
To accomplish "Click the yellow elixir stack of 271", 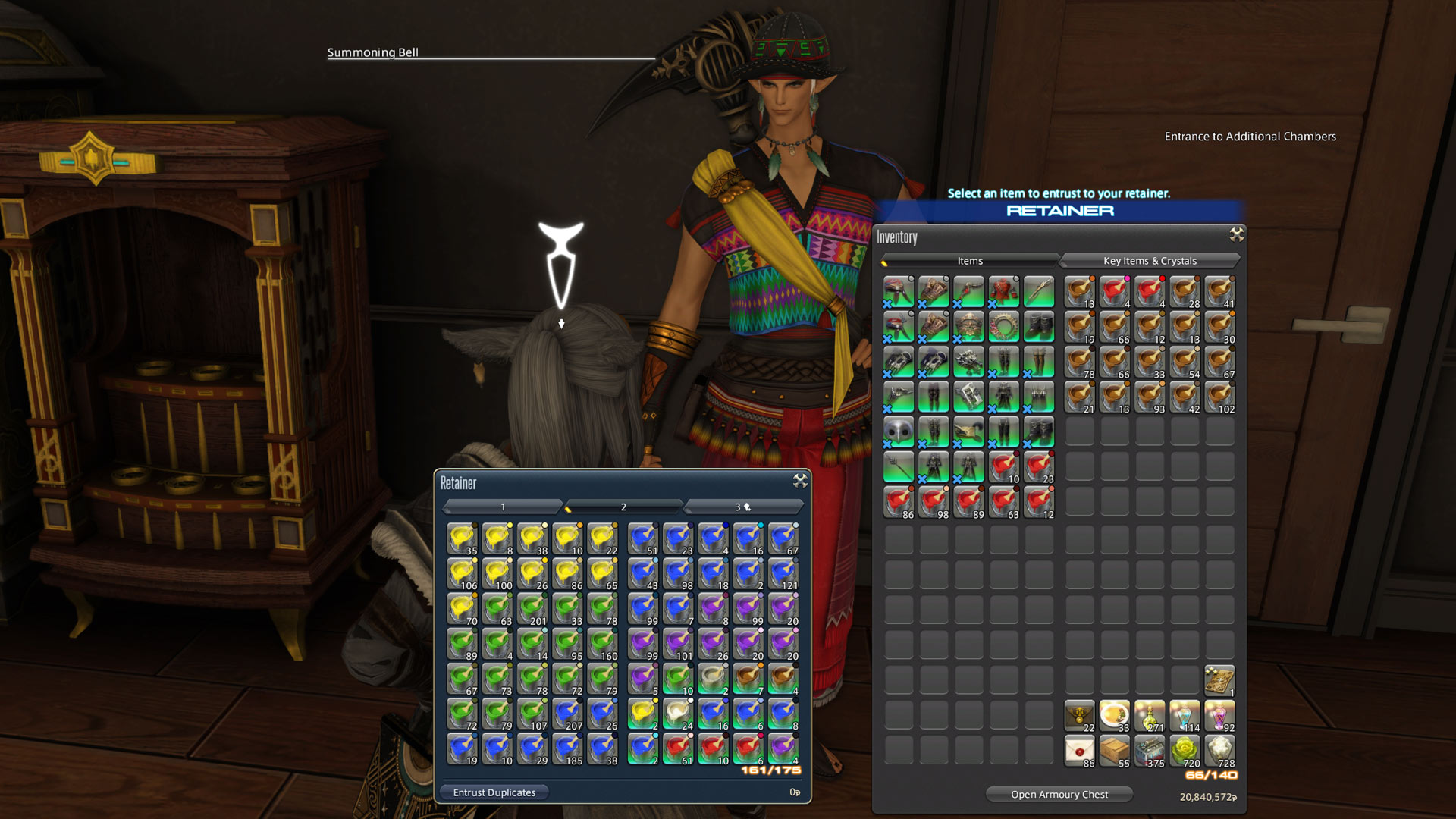I will point(1150,714).
